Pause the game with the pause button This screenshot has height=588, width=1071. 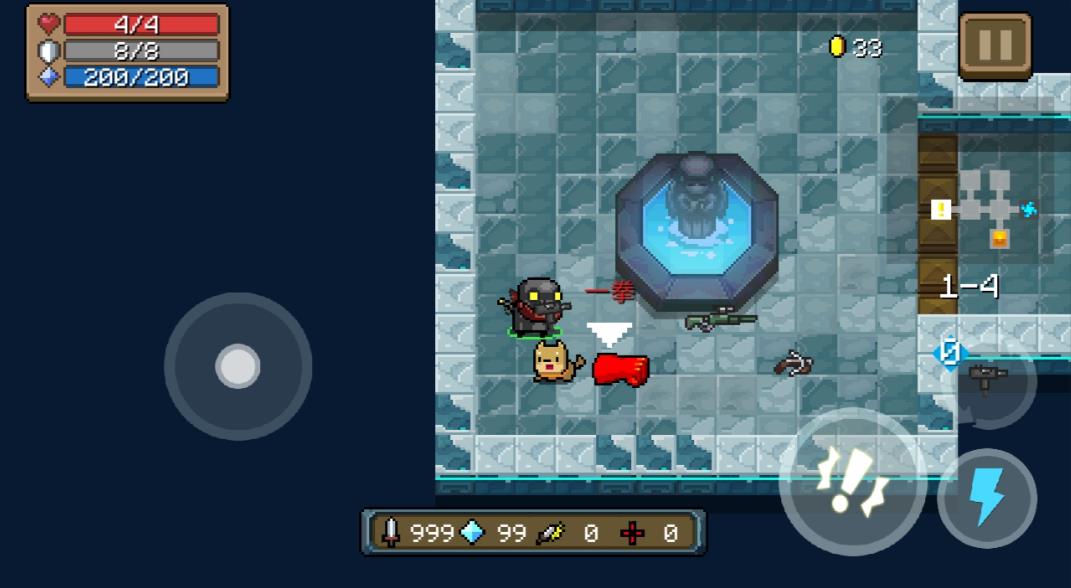[995, 45]
